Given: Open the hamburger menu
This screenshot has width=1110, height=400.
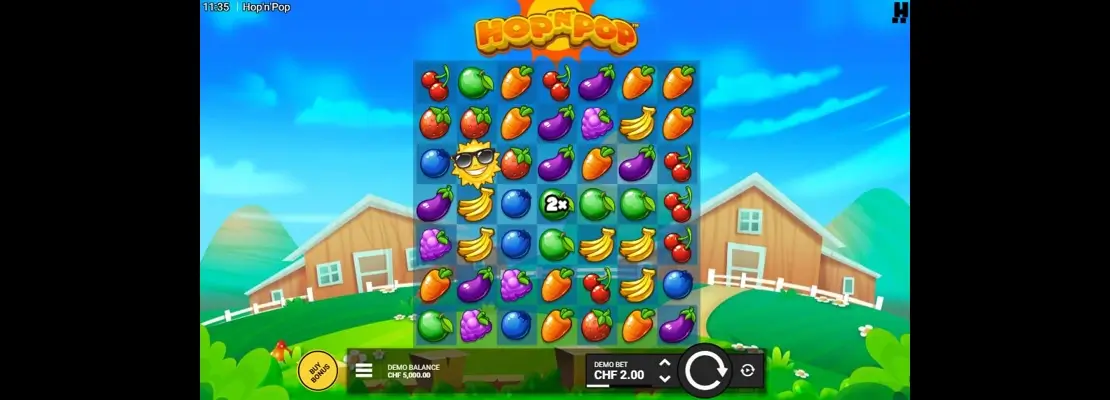Looking at the screenshot, I should (364, 370).
